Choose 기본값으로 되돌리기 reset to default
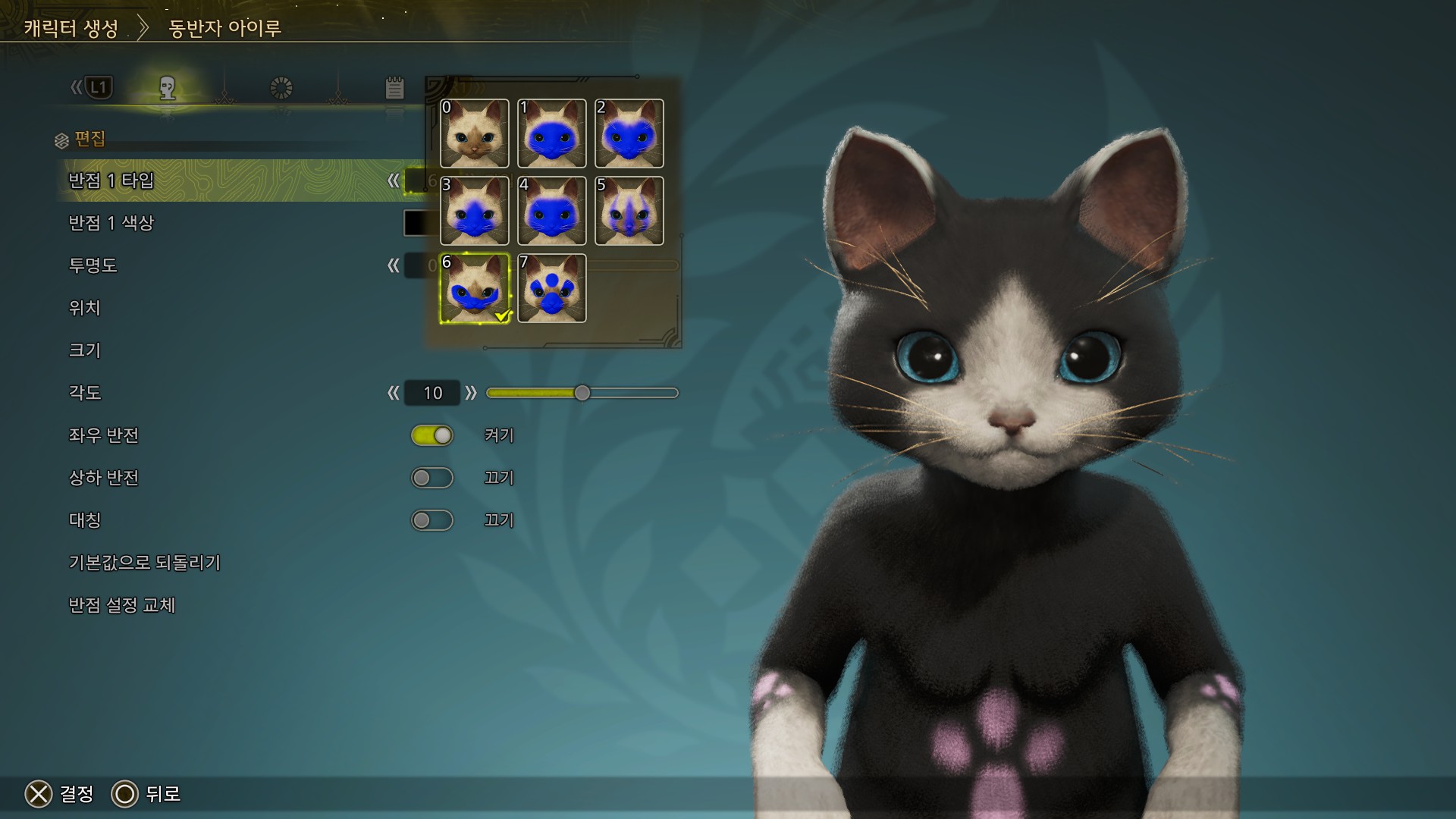Screen dimensions: 1456x819 tap(145, 563)
